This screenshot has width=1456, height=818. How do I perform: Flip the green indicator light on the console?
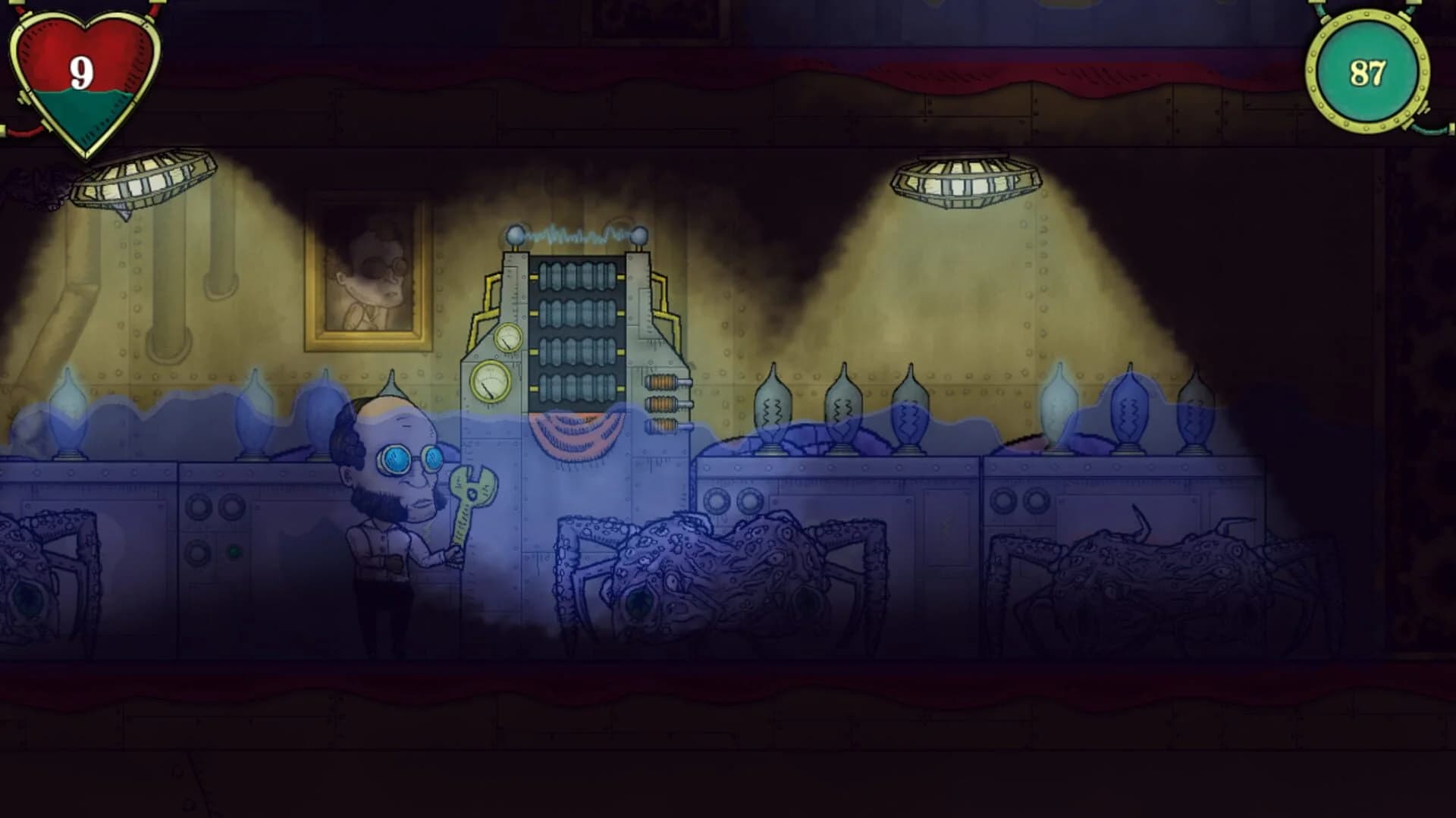pyautogui.click(x=234, y=552)
